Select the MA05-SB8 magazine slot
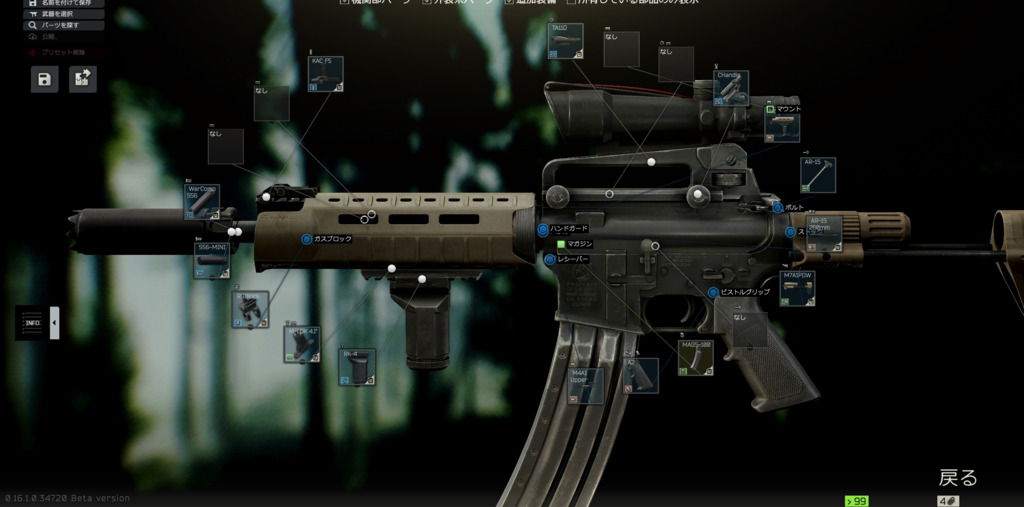Image resolution: width=1024 pixels, height=507 pixels. (695, 357)
